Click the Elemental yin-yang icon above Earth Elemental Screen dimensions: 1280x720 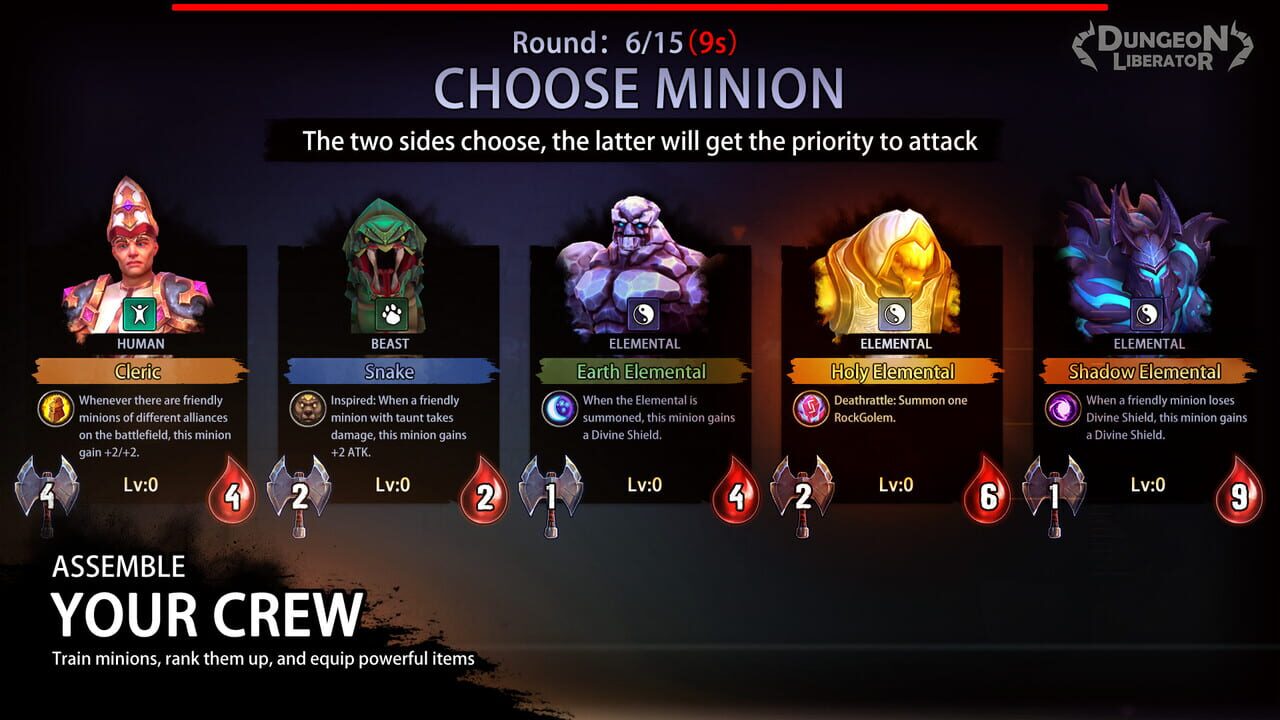[x=644, y=313]
